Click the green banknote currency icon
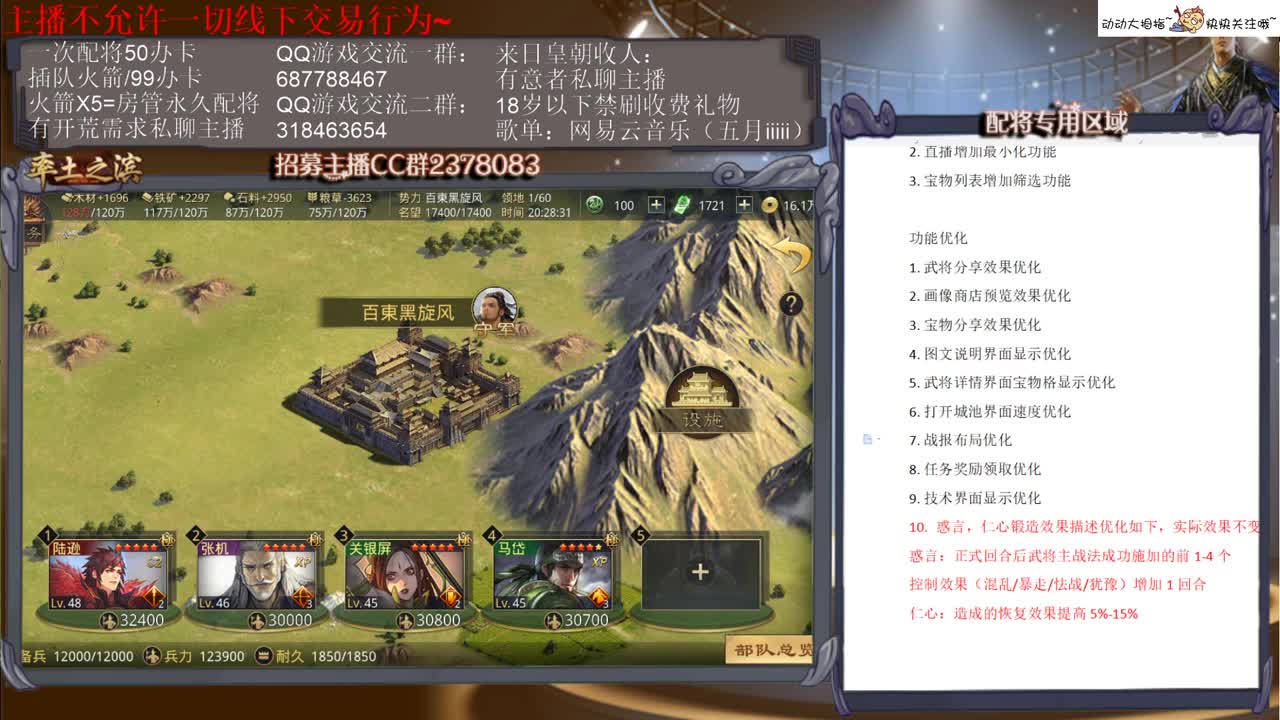Image resolution: width=1280 pixels, height=720 pixels. tap(682, 204)
